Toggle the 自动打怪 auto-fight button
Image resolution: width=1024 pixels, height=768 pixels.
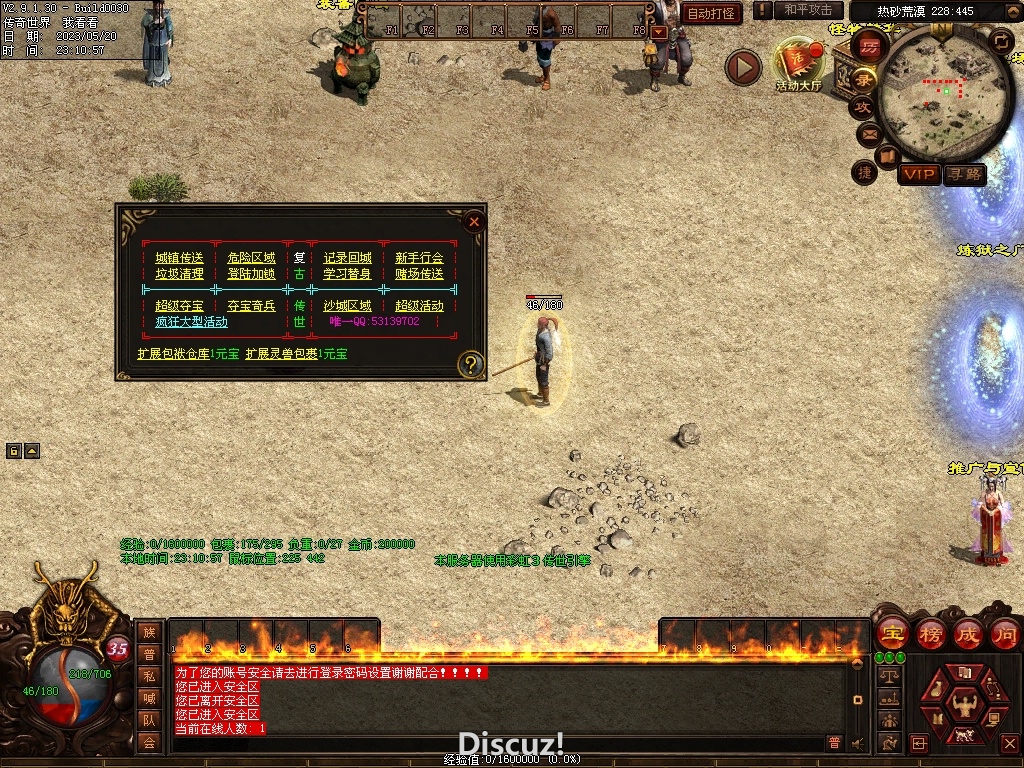pyautogui.click(x=712, y=14)
